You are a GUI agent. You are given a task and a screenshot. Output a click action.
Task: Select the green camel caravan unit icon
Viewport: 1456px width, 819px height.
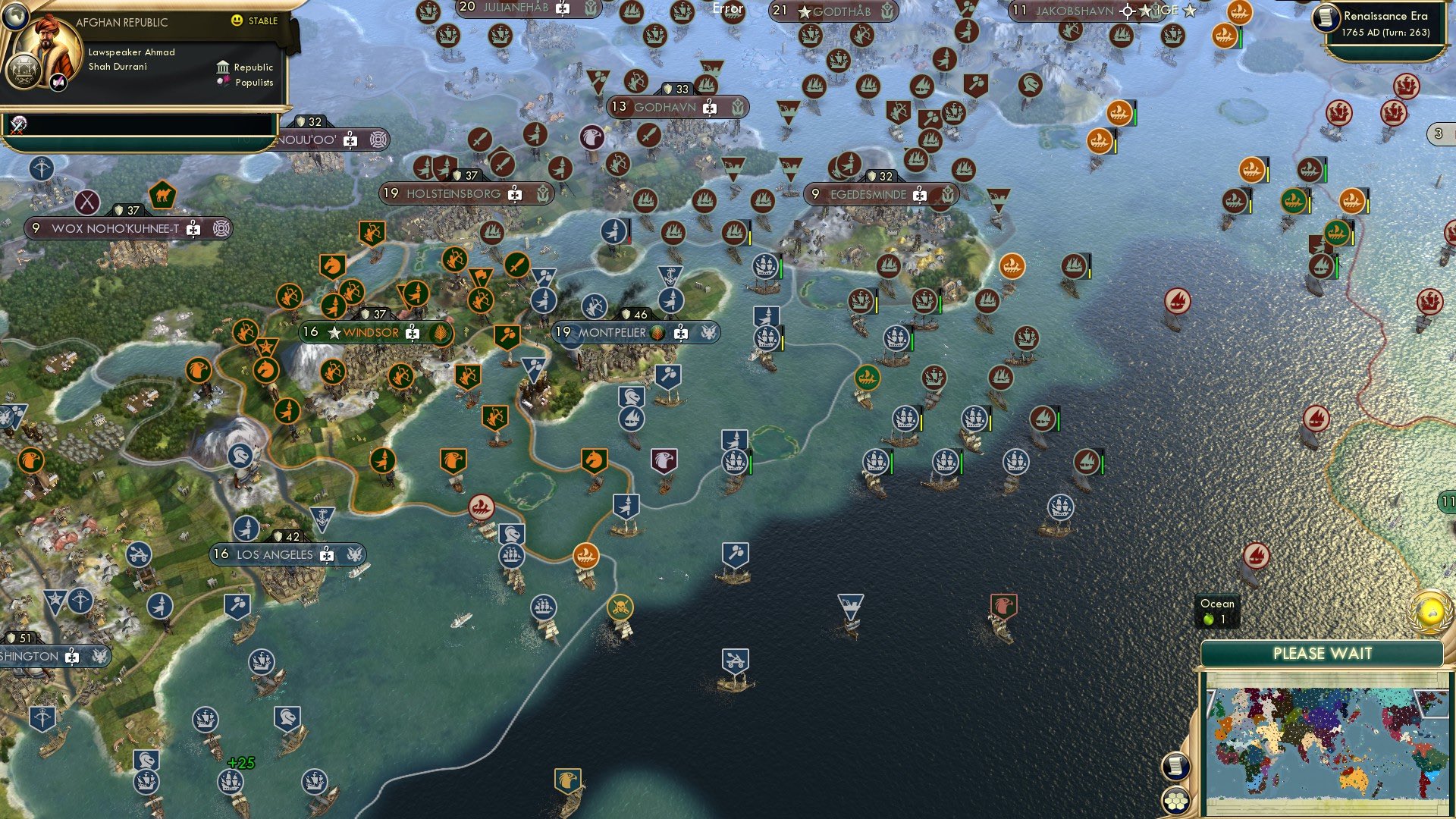[162, 194]
